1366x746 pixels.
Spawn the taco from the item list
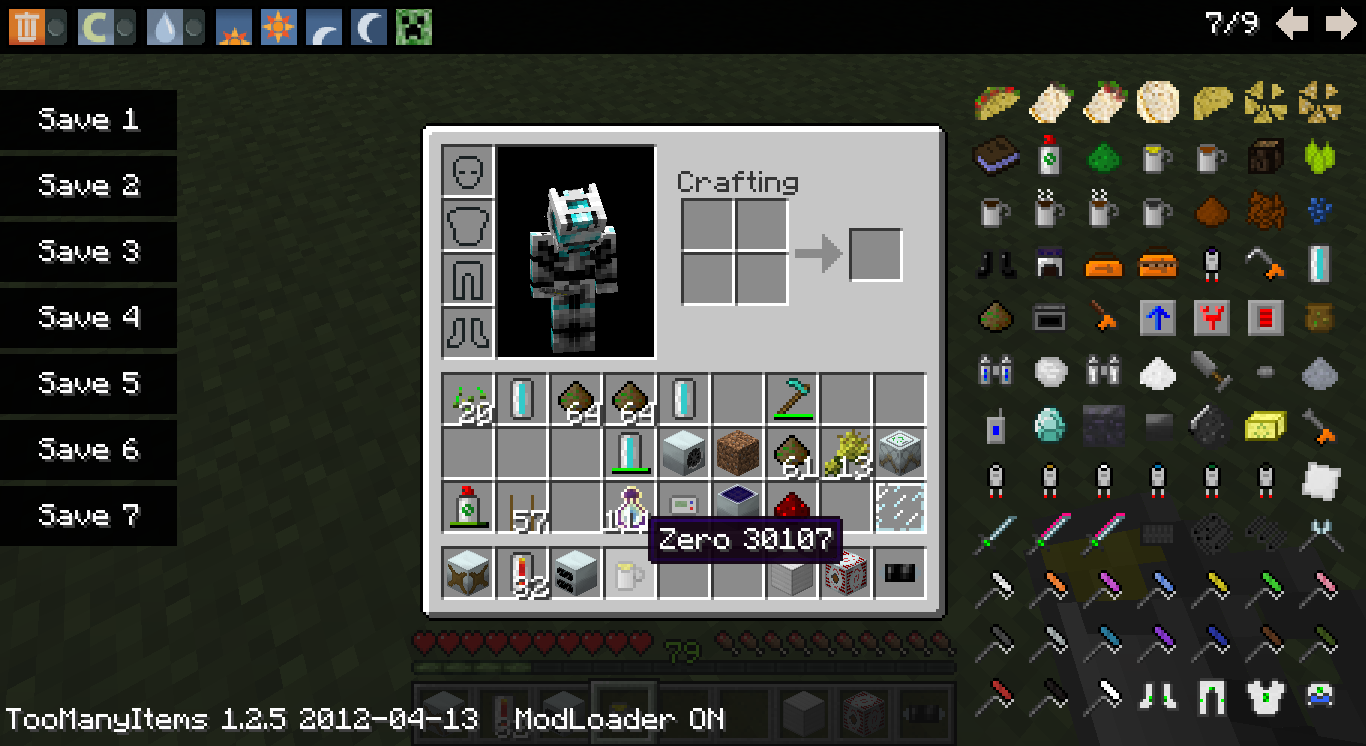tap(996, 101)
